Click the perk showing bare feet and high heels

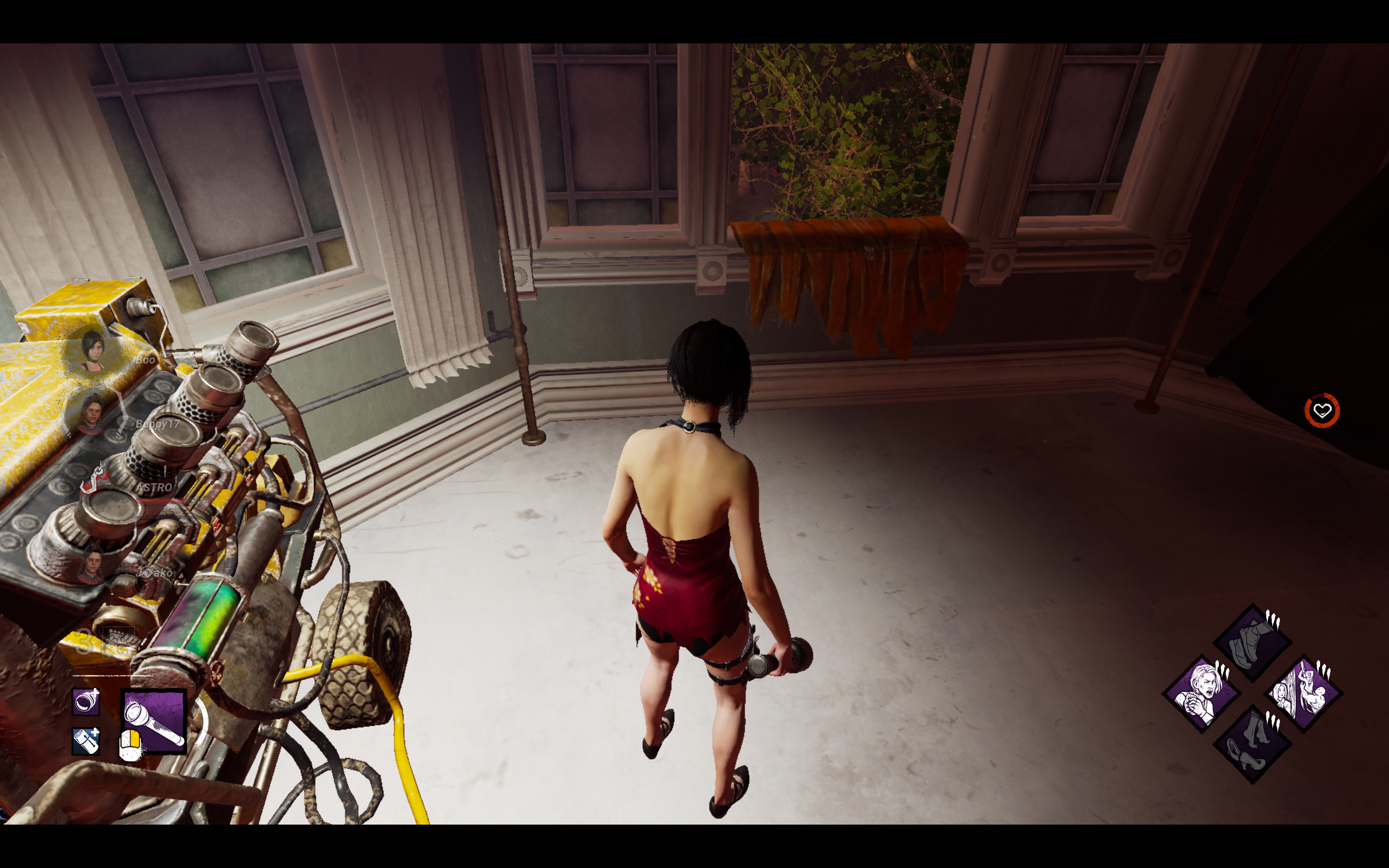coord(1253,744)
